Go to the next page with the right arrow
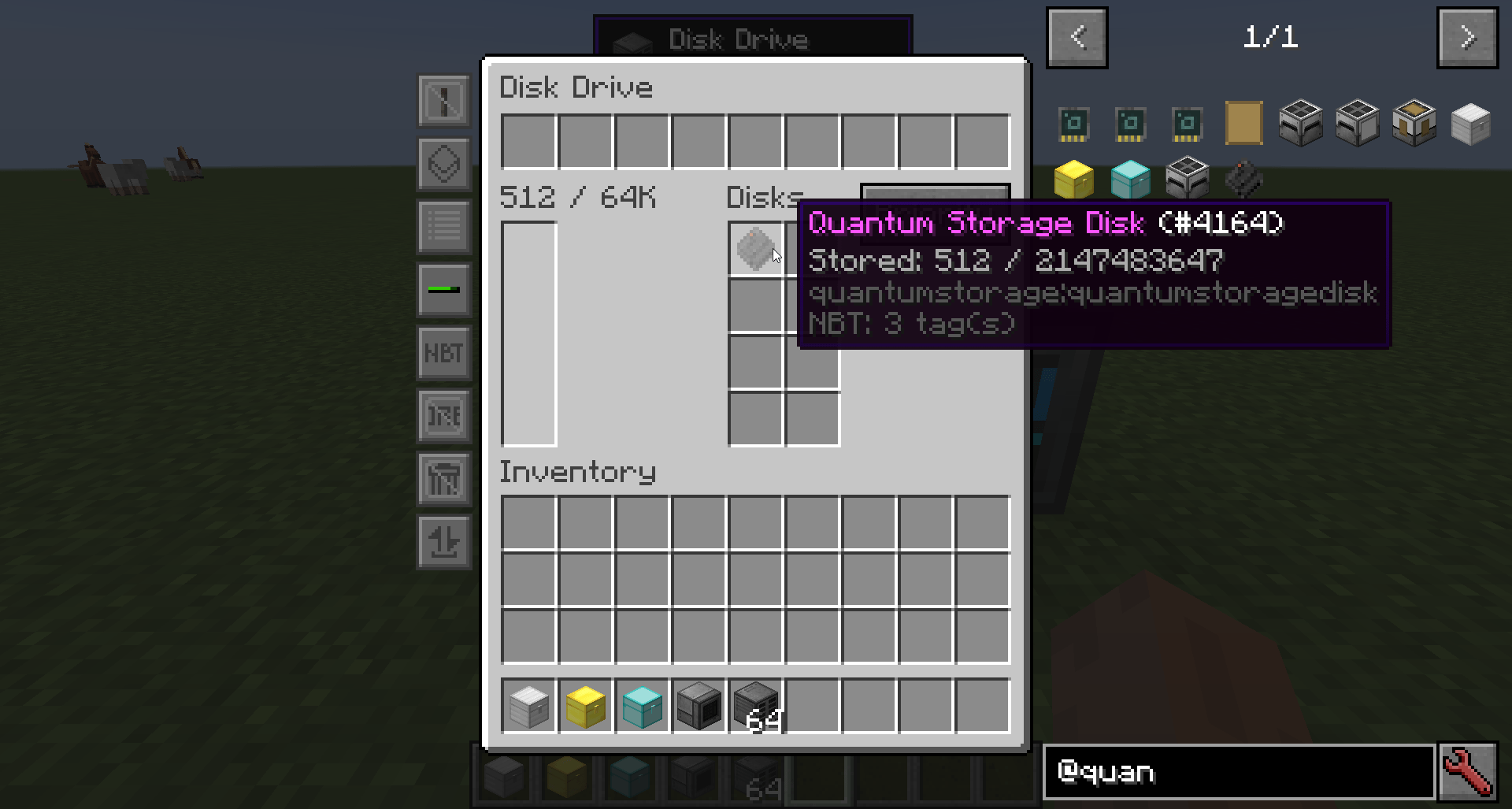Screen dimensions: 1512x809 point(1467,37)
